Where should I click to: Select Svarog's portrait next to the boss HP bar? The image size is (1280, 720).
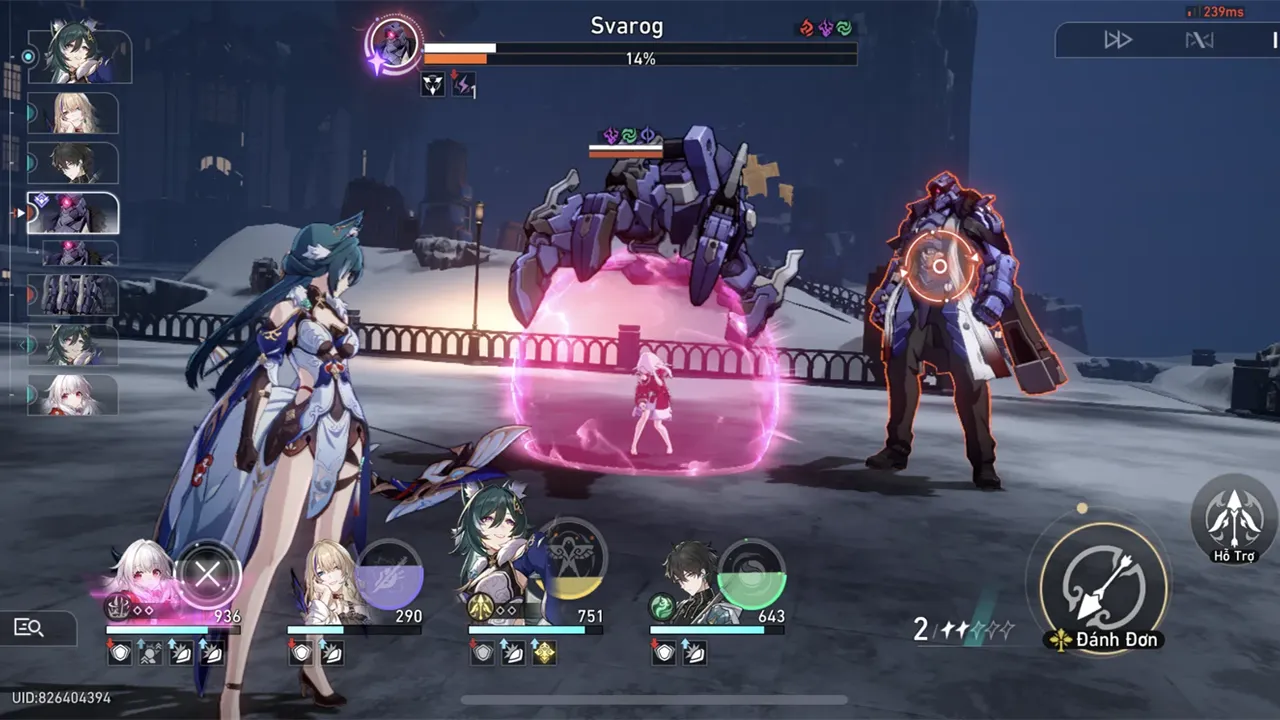[x=398, y=44]
